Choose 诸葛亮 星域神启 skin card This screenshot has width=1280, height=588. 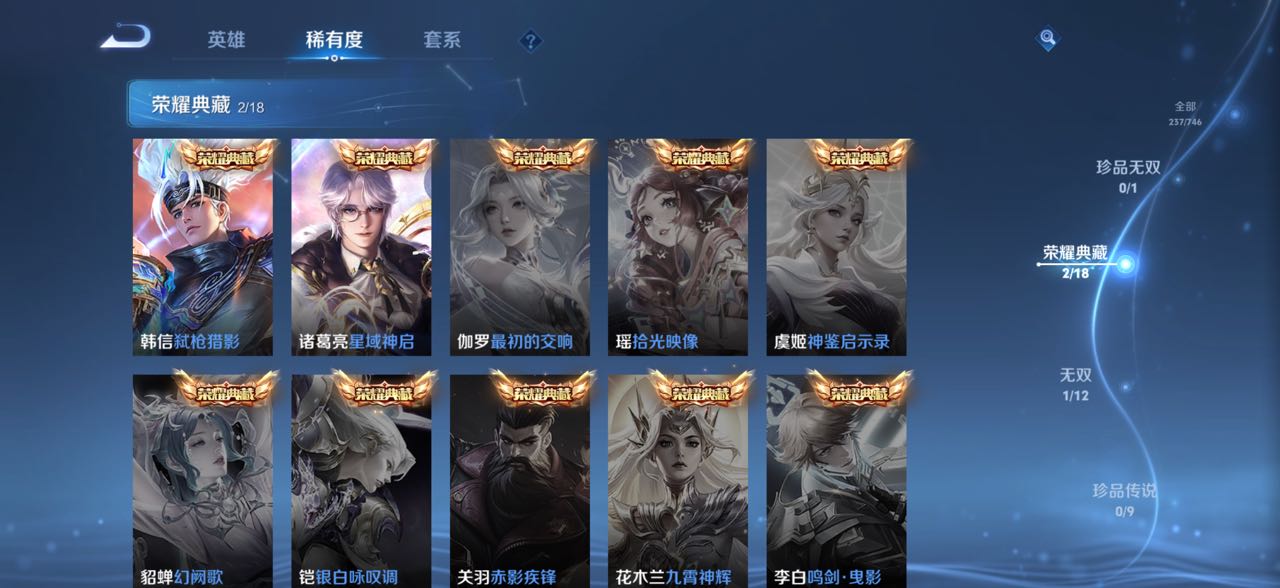pos(361,248)
